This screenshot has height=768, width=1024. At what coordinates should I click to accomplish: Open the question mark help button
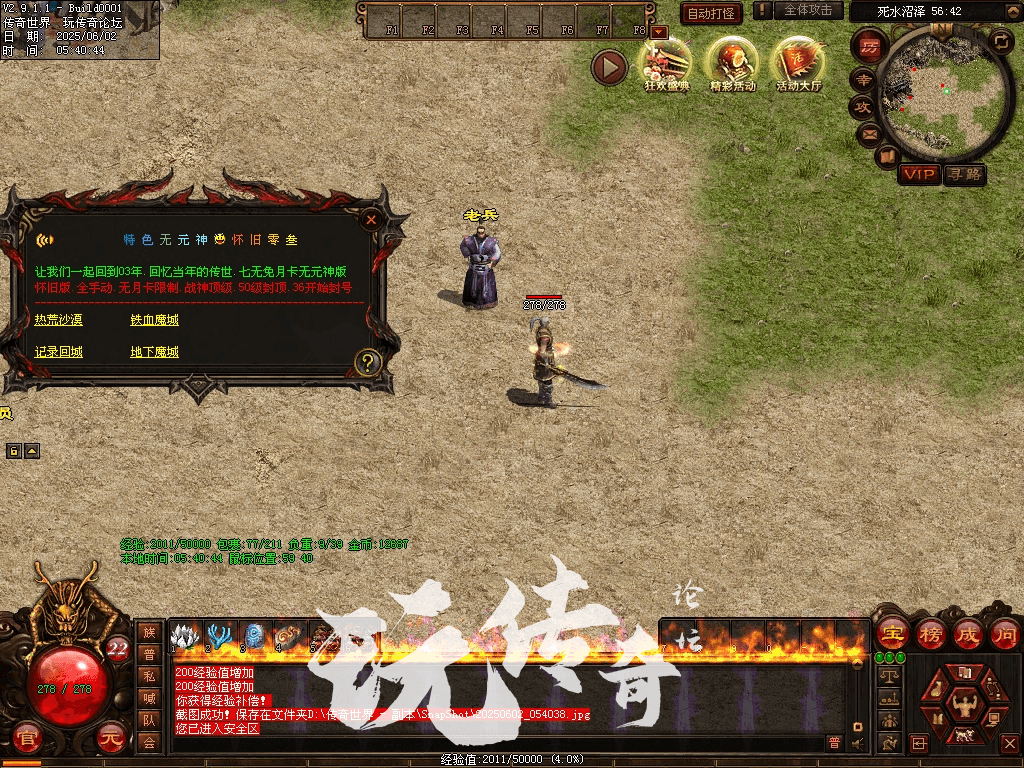367,362
